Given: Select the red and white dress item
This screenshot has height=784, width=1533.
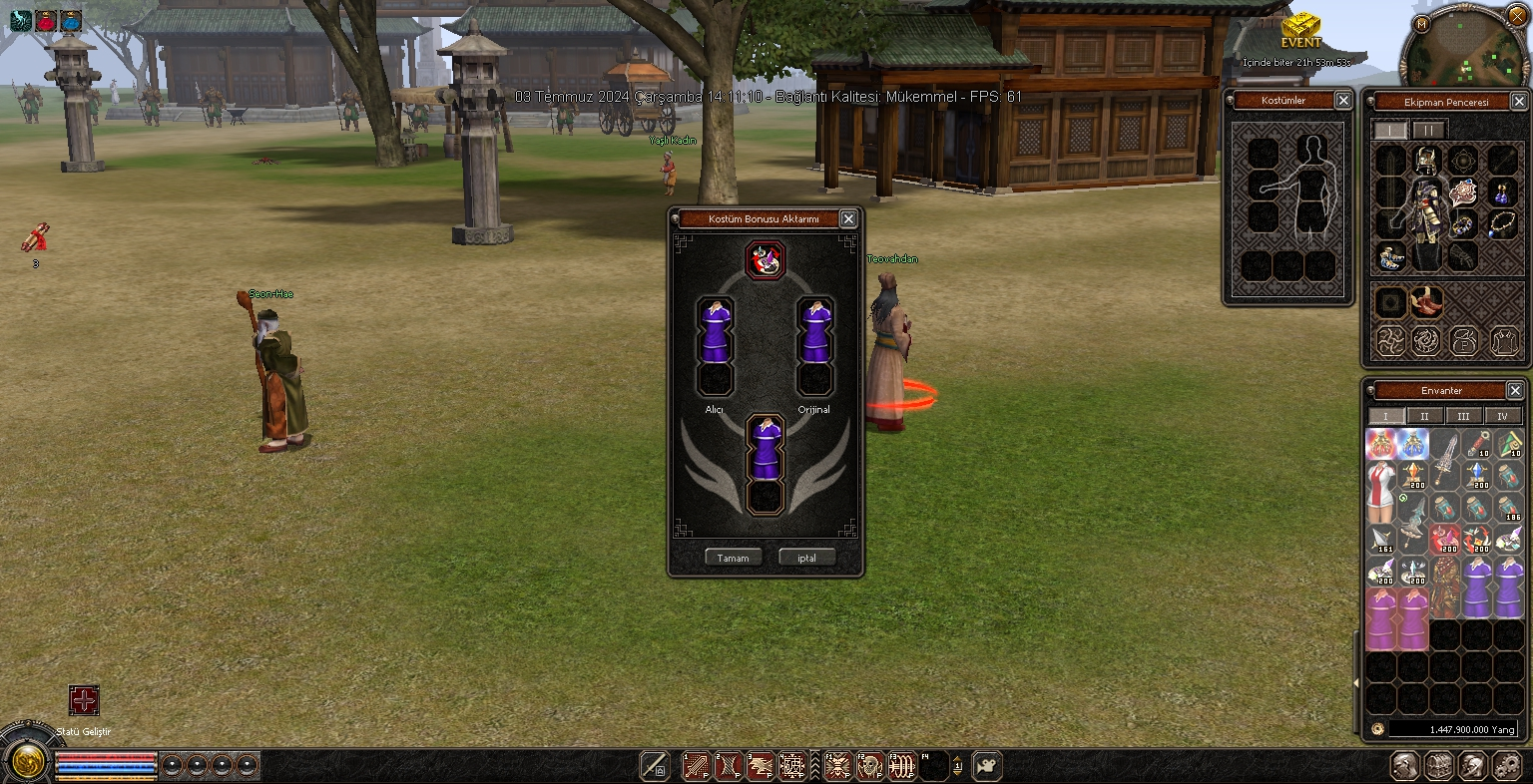Looking at the screenshot, I should click(x=1380, y=493).
